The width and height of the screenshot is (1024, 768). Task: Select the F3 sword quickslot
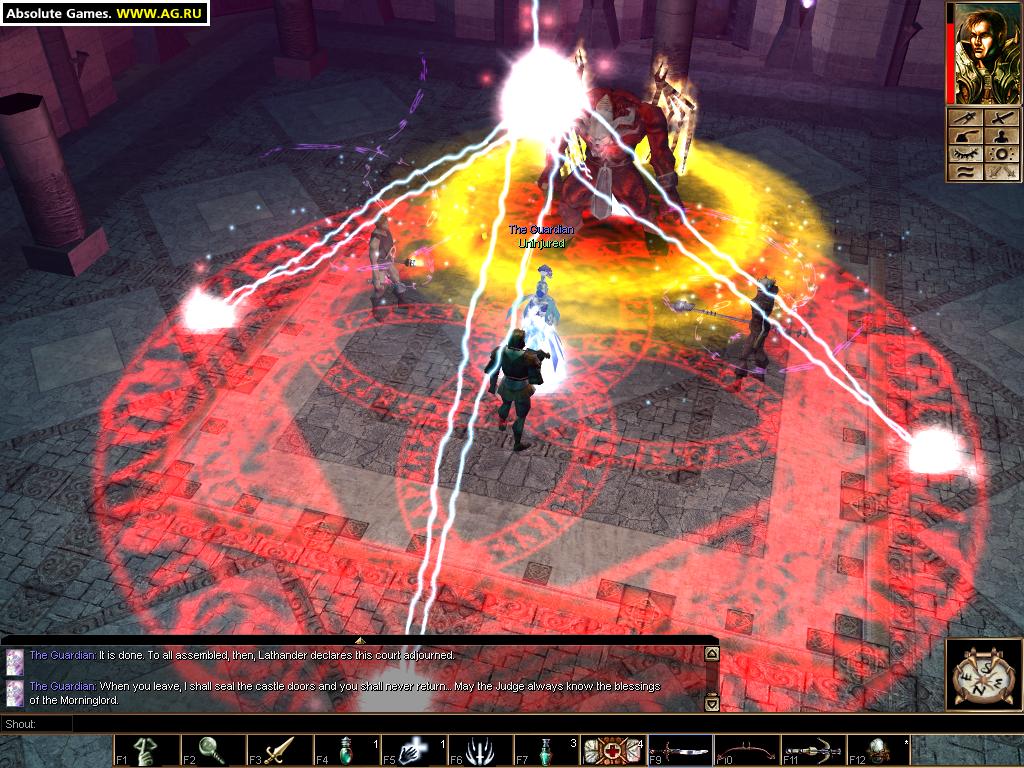tap(280, 751)
